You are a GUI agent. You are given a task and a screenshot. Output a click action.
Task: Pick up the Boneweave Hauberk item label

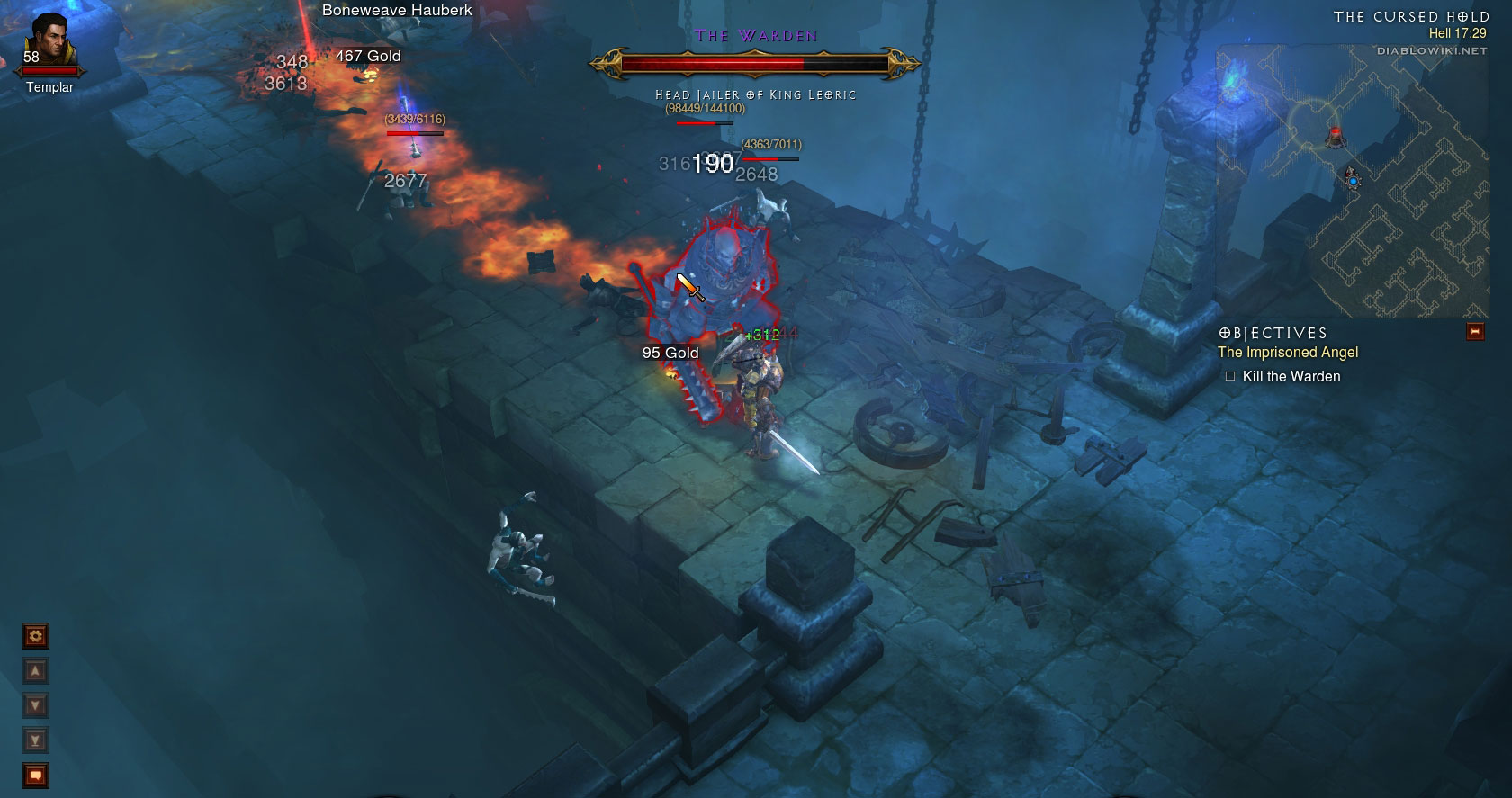click(397, 11)
